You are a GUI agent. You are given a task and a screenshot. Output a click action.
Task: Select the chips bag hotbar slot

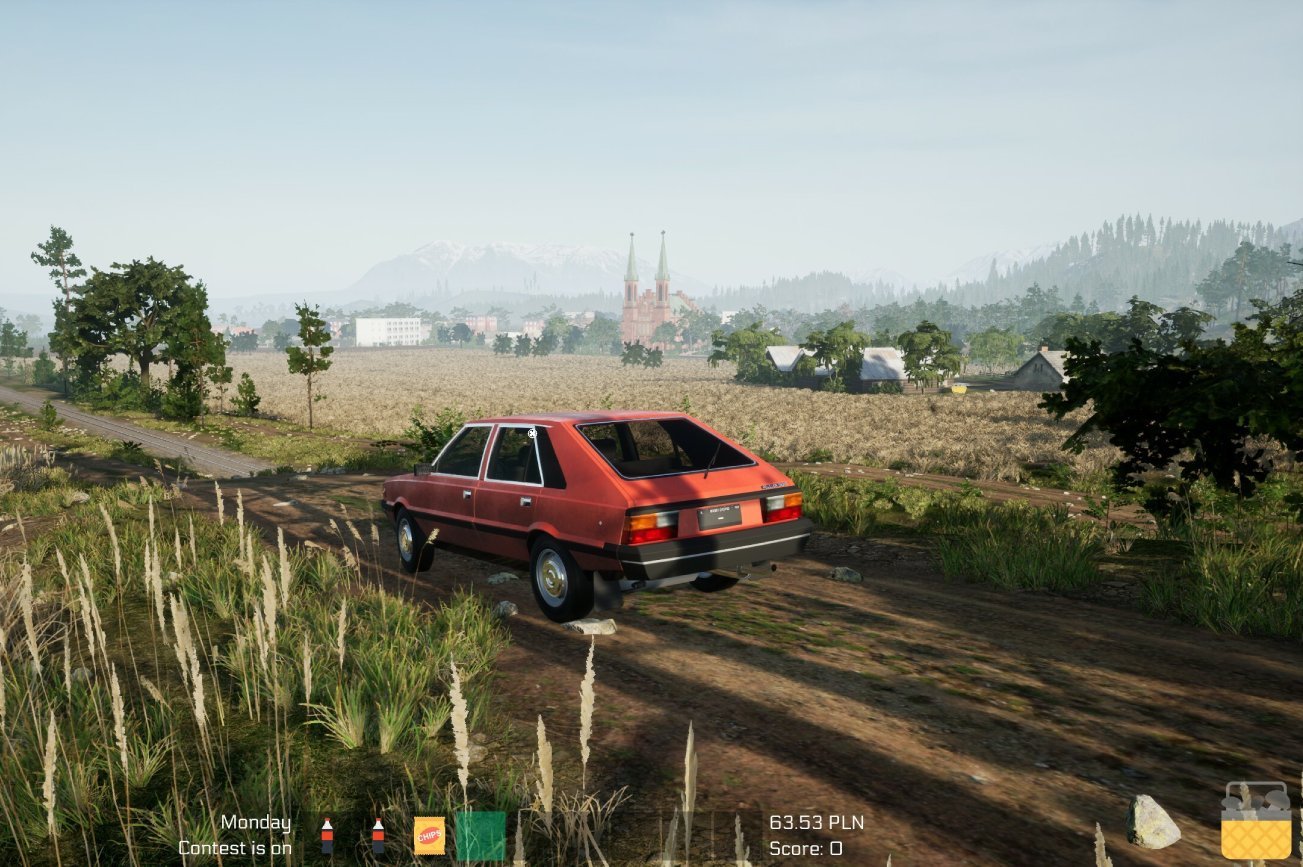click(x=429, y=835)
